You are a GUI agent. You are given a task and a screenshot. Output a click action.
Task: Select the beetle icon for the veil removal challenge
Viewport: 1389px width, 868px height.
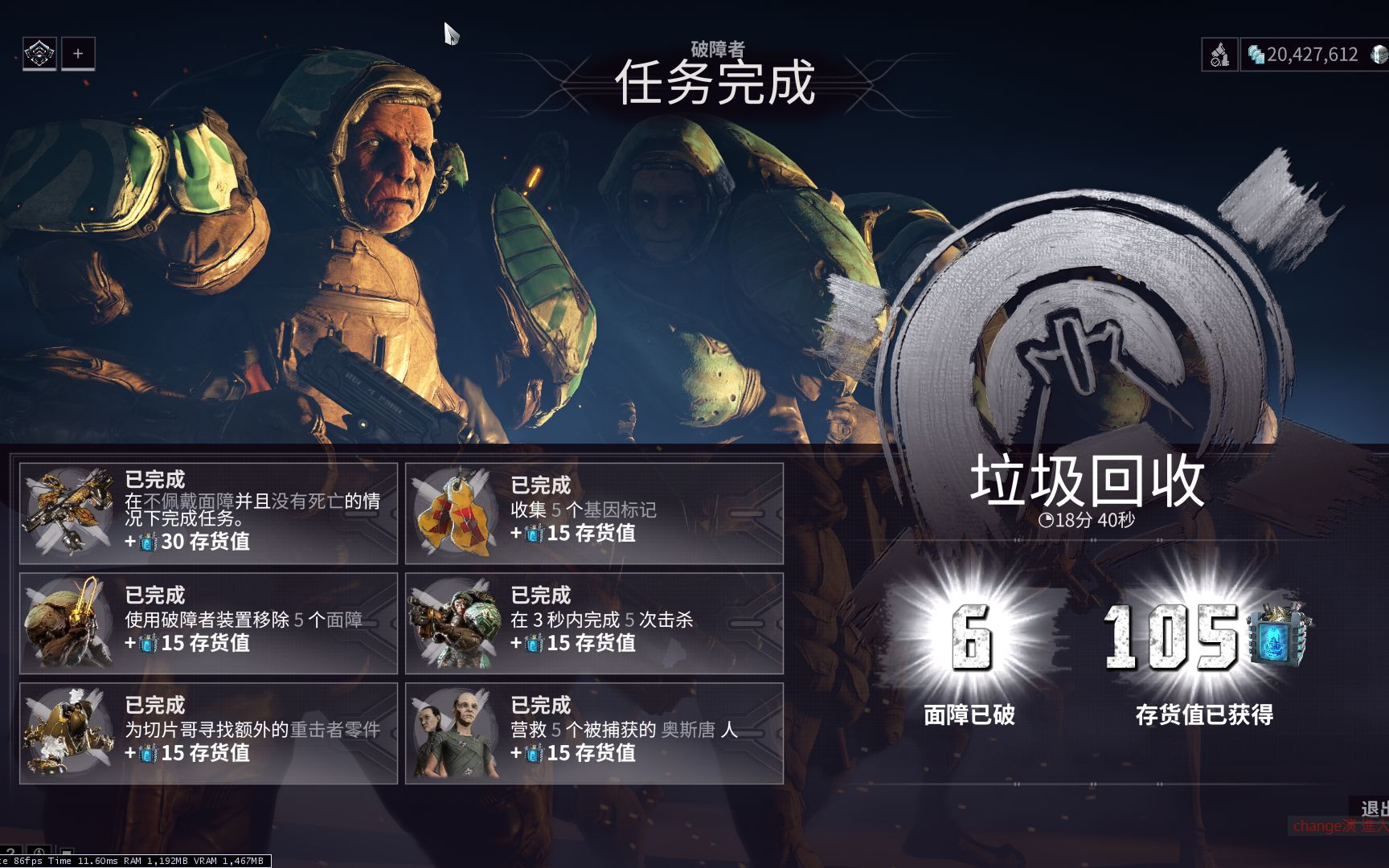point(71,623)
